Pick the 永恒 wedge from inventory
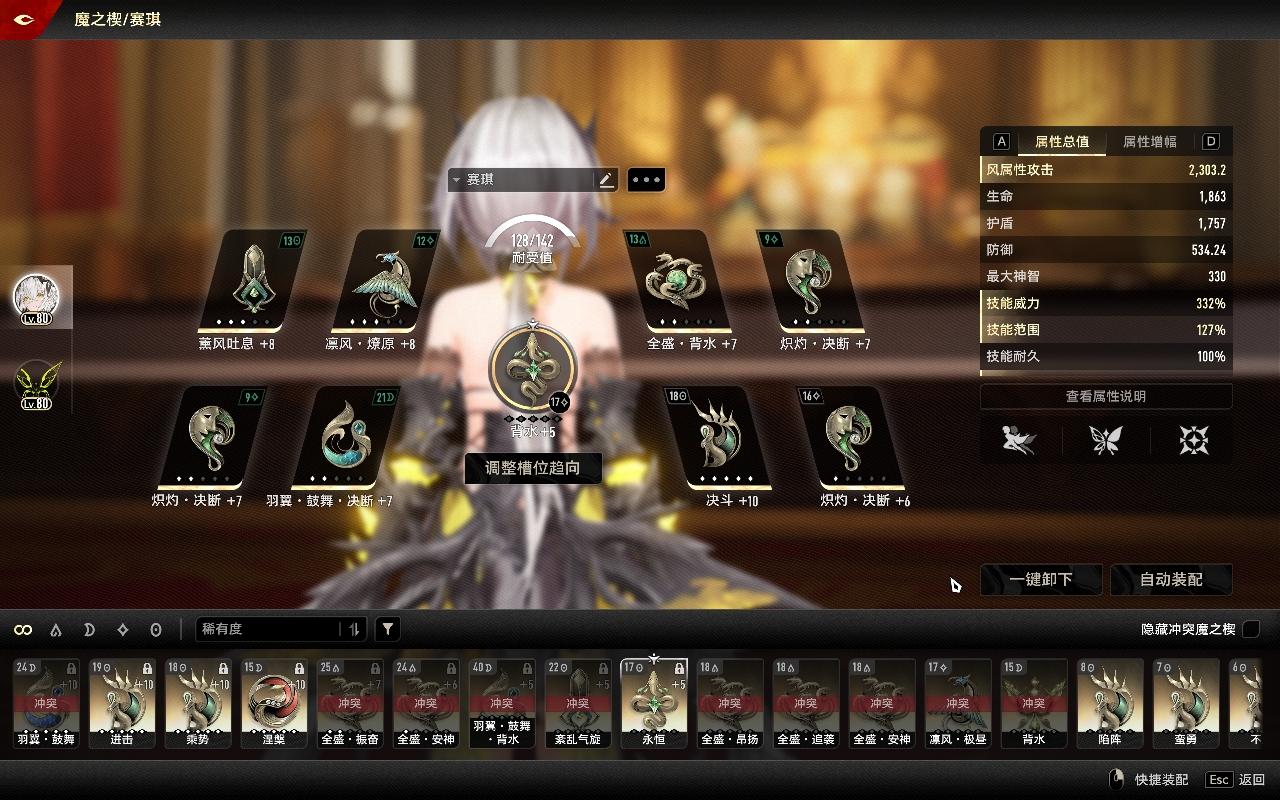Viewport: 1280px width, 800px height. (x=654, y=701)
